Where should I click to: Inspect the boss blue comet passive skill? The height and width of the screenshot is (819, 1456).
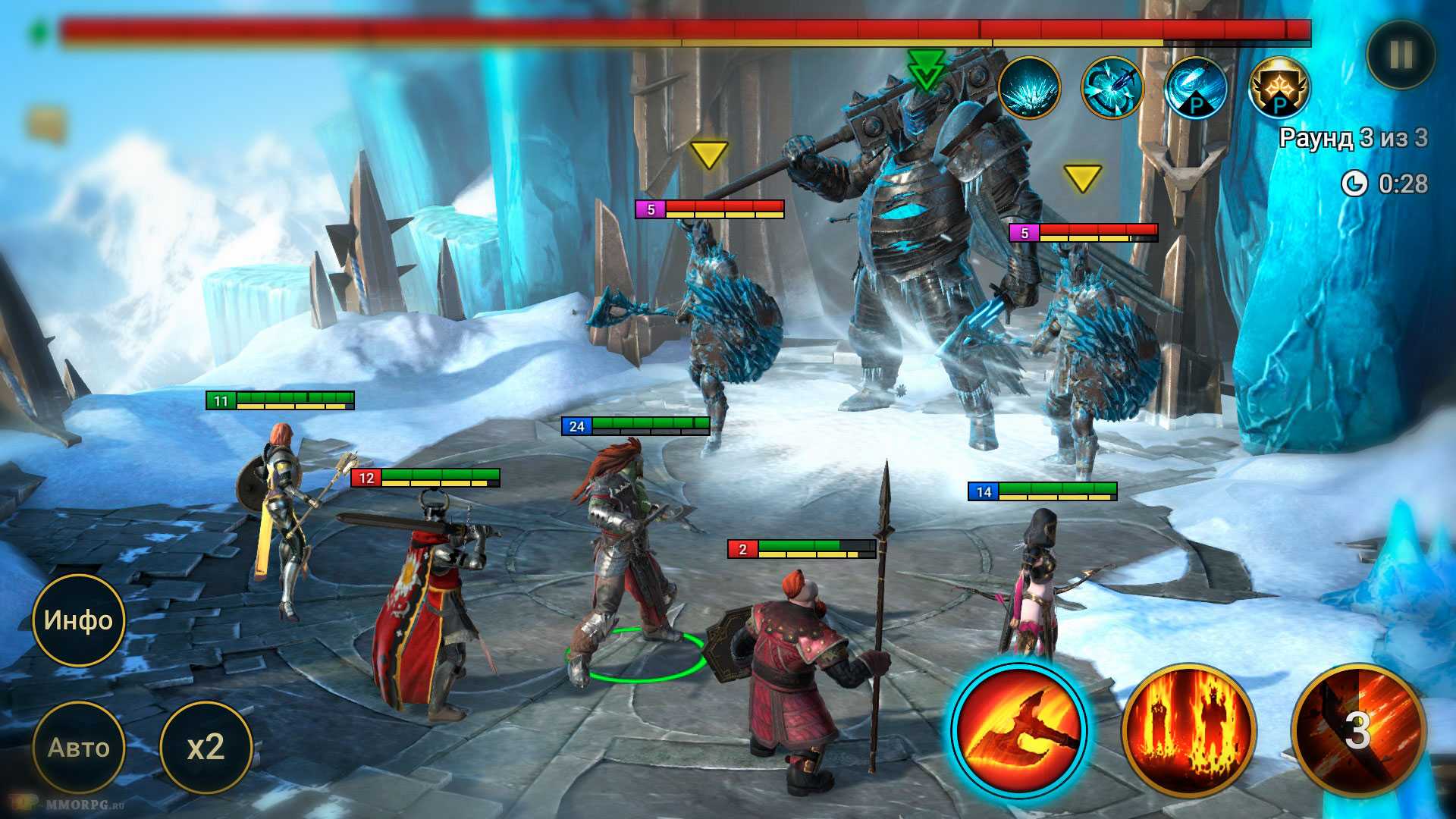1196,88
